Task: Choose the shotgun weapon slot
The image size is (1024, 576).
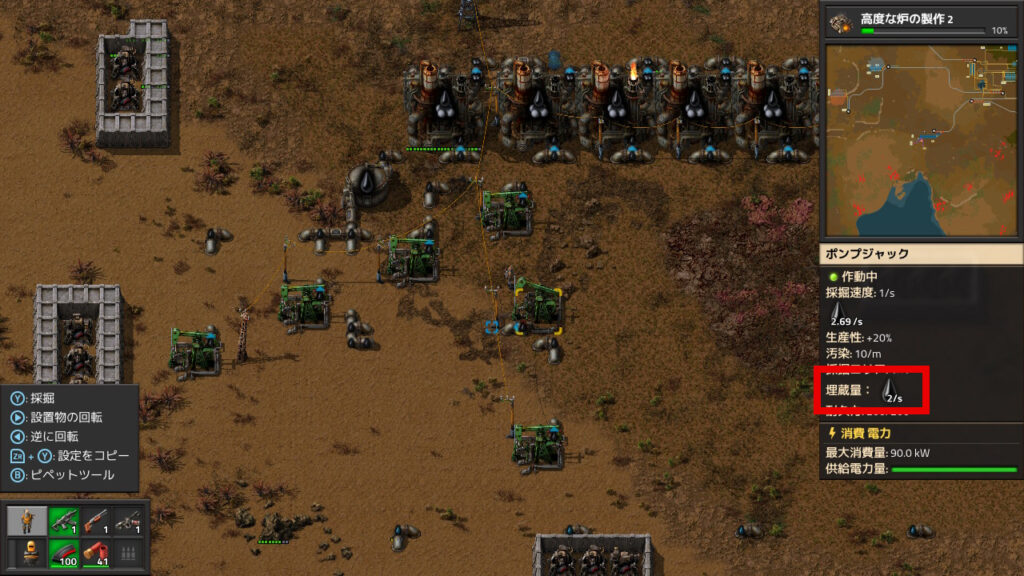Action: coord(96,521)
